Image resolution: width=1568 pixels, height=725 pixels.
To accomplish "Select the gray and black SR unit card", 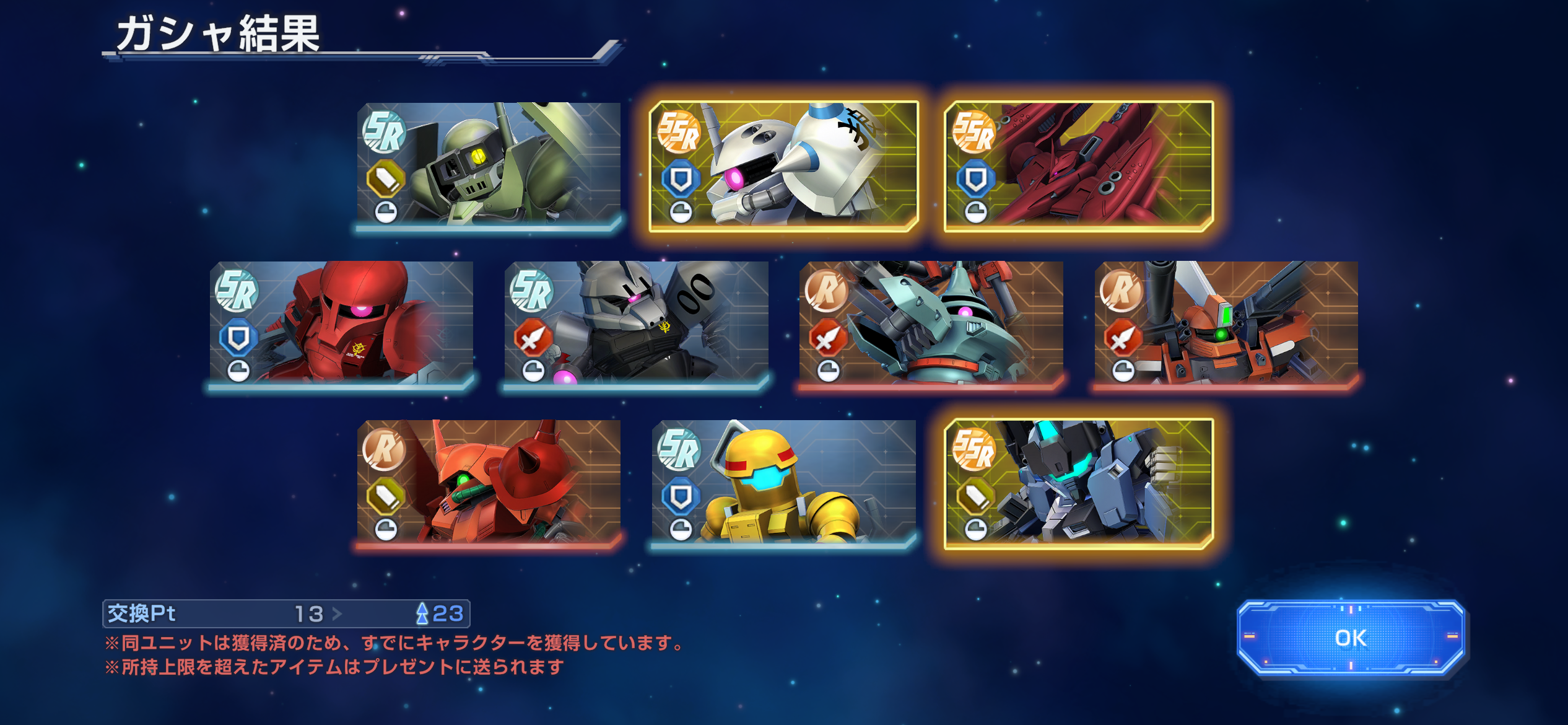I will coord(636,324).
